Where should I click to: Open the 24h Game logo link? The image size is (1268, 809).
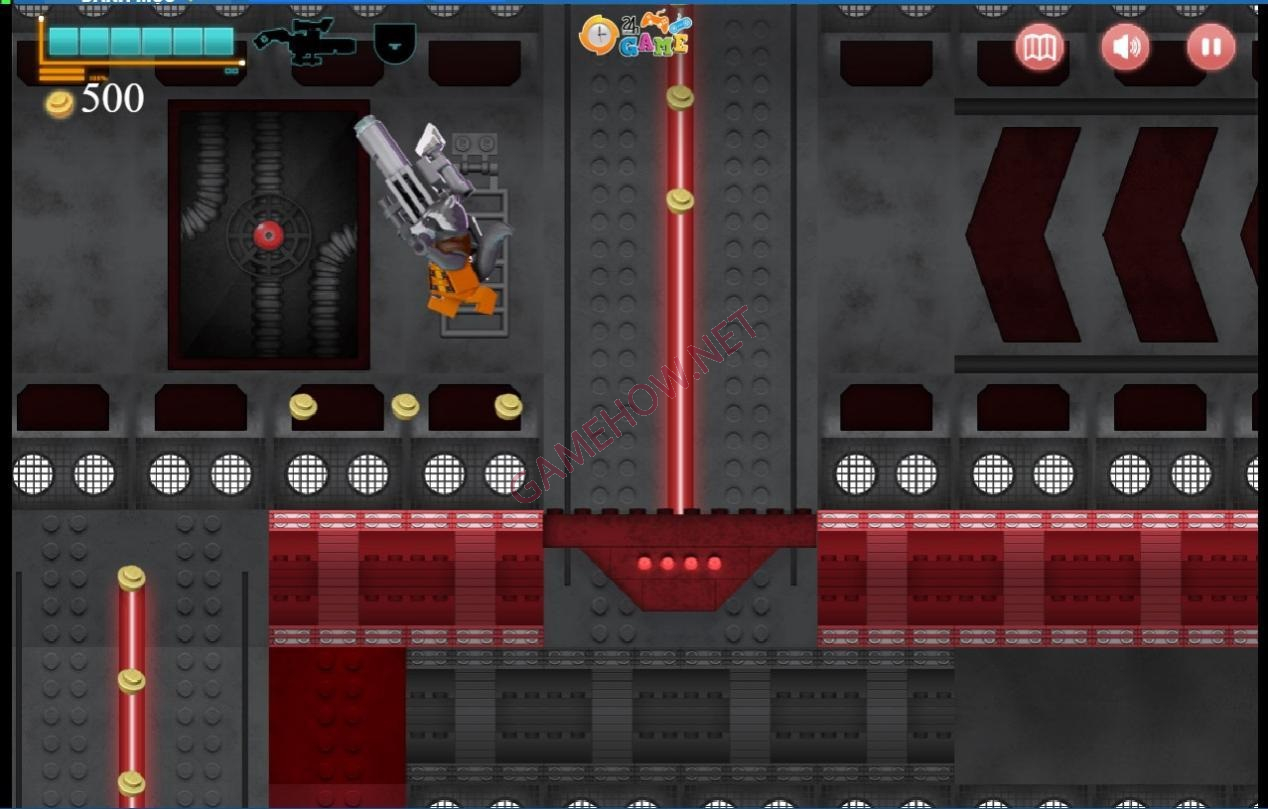coord(636,35)
